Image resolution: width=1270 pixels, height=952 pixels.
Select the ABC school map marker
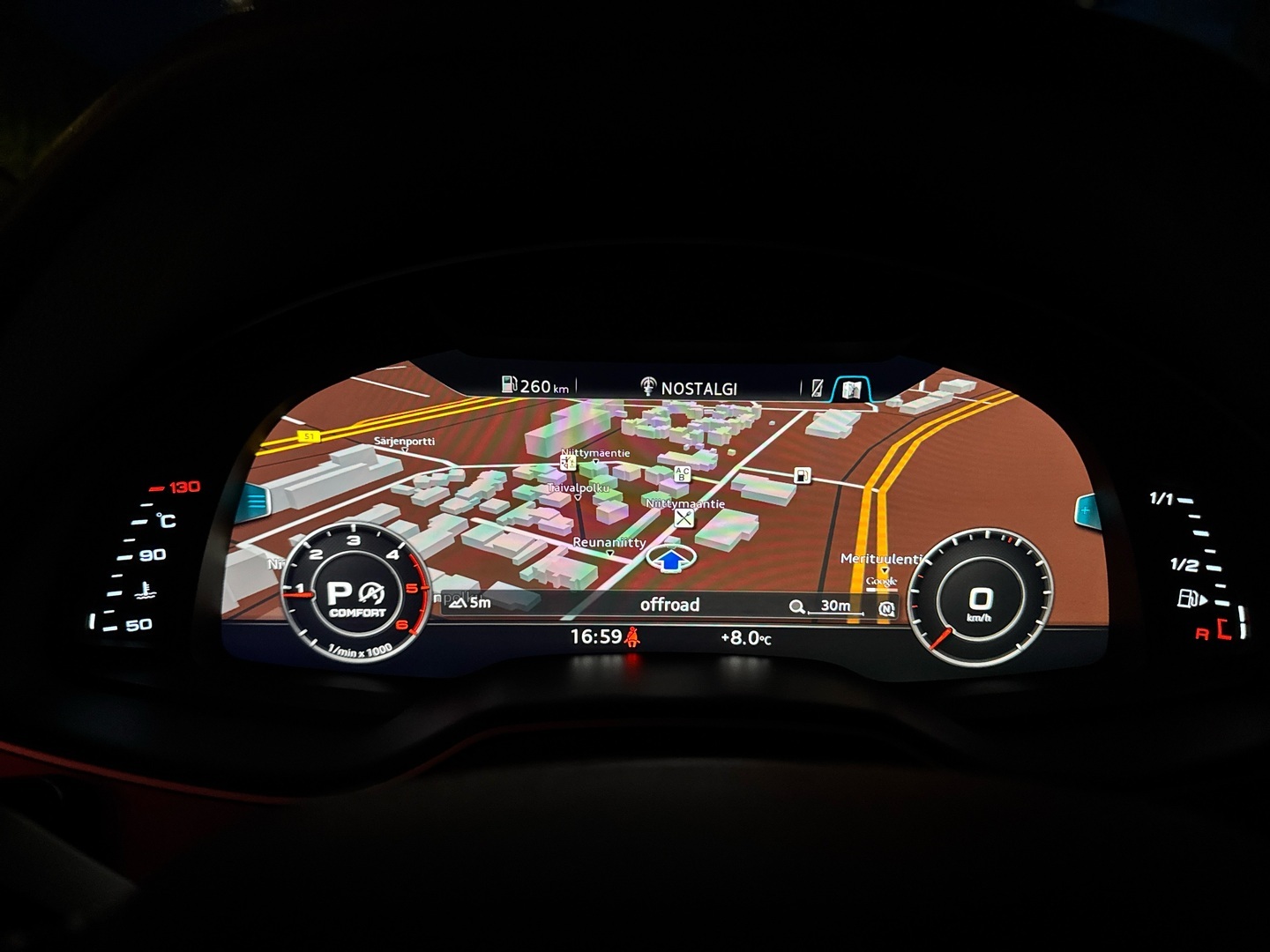click(682, 475)
